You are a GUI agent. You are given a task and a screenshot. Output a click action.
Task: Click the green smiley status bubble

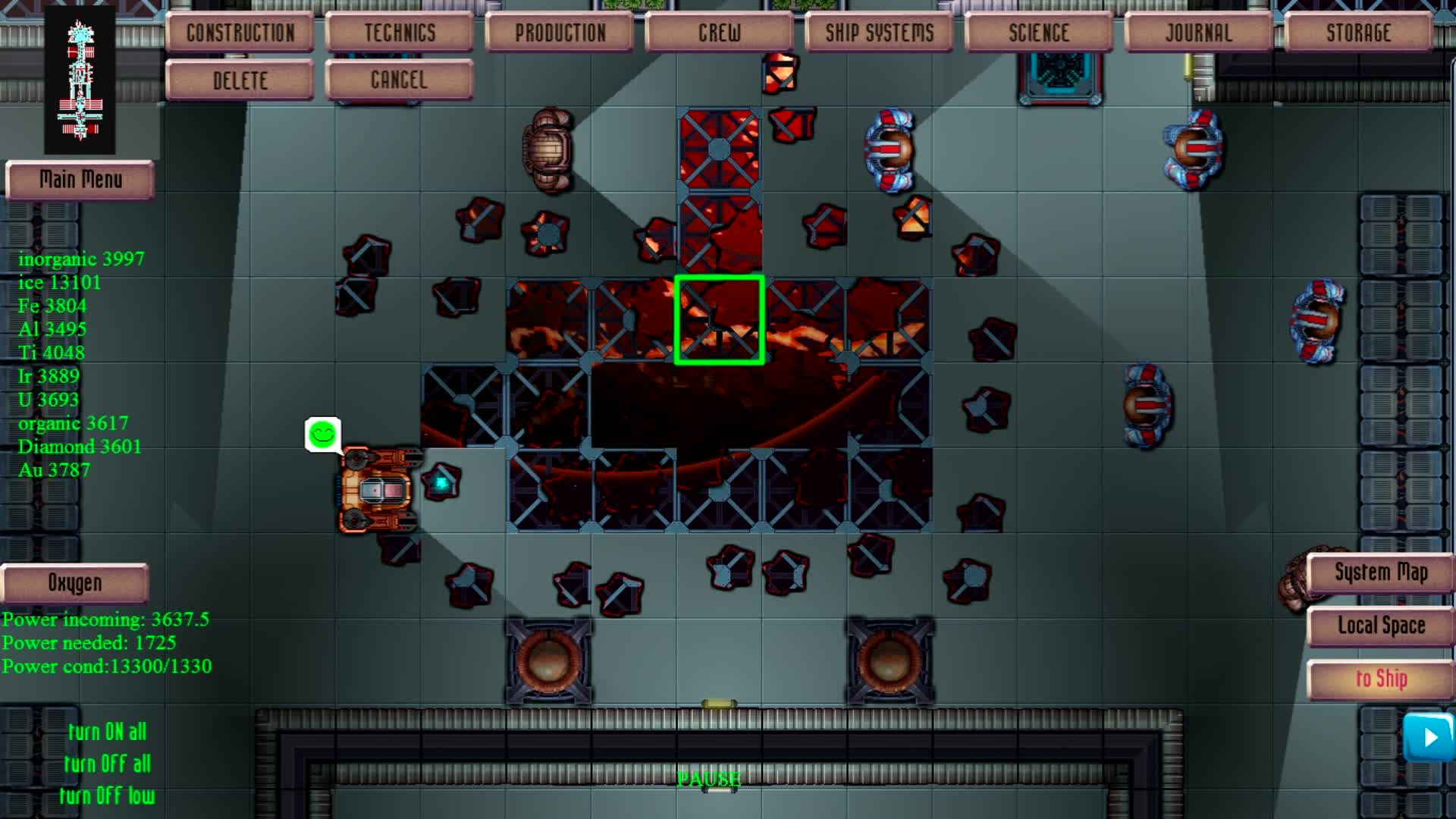(322, 434)
